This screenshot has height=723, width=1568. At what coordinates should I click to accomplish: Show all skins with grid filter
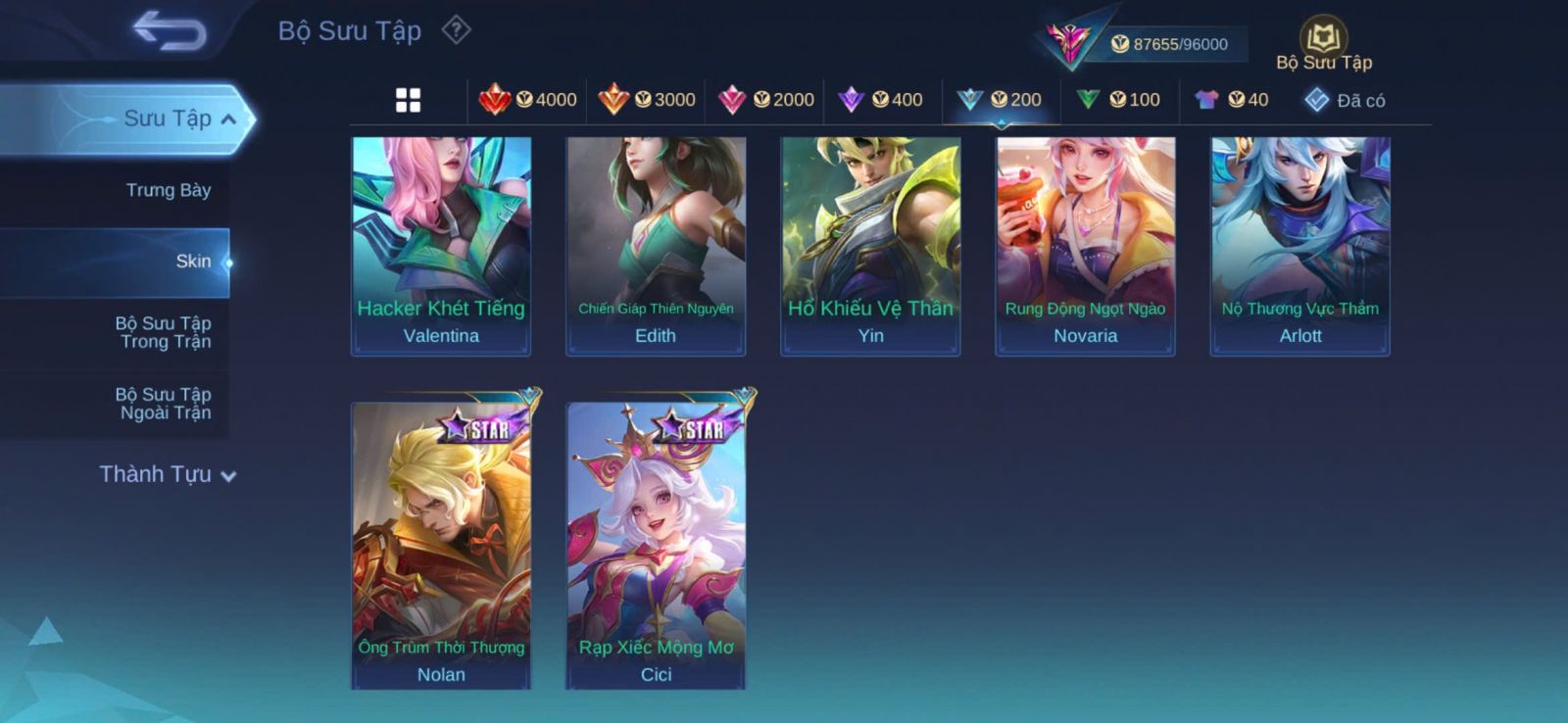click(408, 100)
